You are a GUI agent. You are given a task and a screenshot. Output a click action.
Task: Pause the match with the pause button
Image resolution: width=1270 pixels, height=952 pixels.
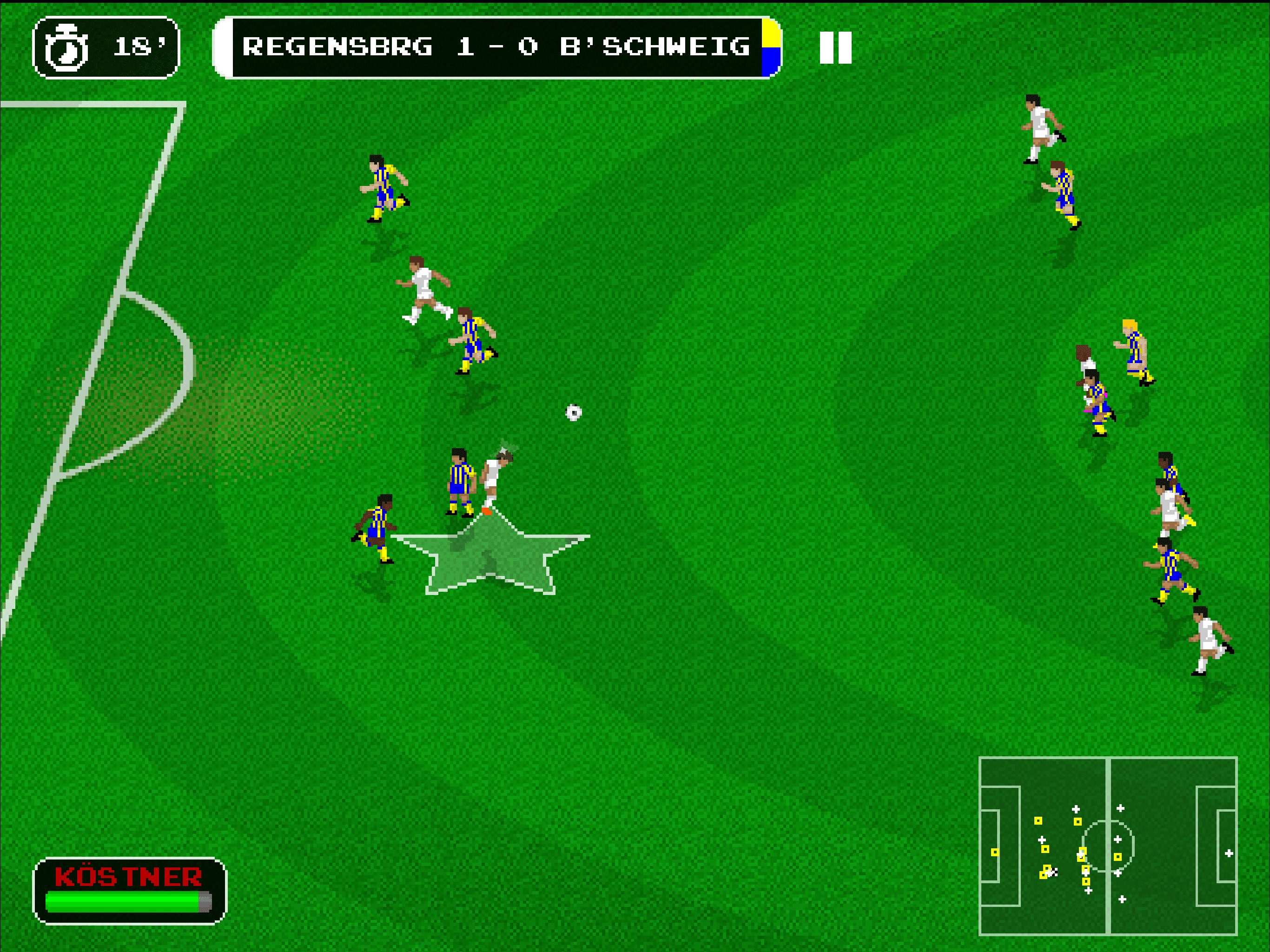click(x=835, y=48)
